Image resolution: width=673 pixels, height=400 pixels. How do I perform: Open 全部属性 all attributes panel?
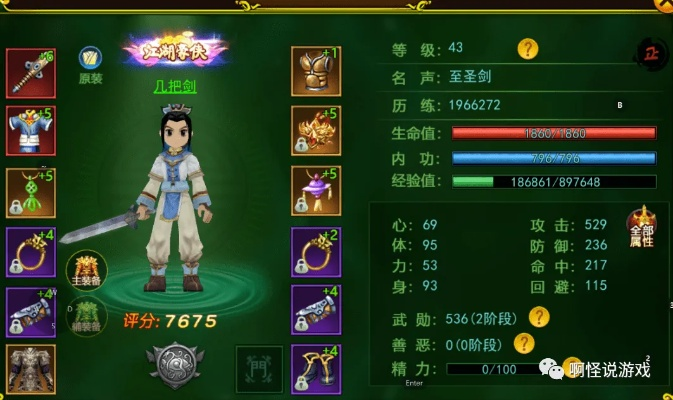[642, 230]
